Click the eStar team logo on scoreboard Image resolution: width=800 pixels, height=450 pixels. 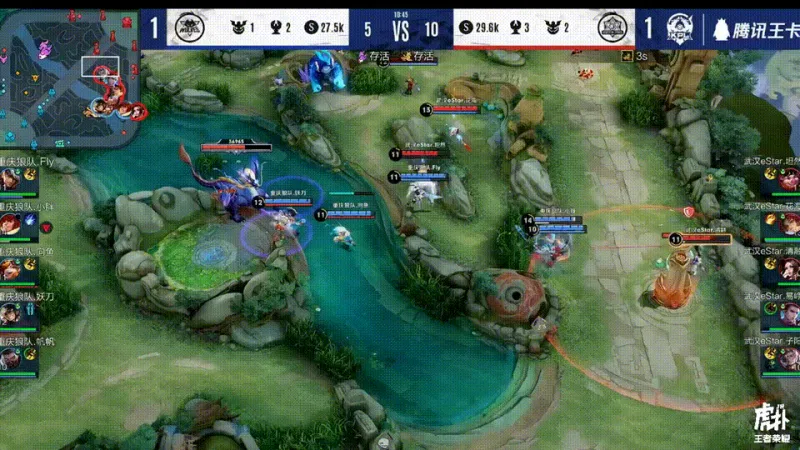611,28
